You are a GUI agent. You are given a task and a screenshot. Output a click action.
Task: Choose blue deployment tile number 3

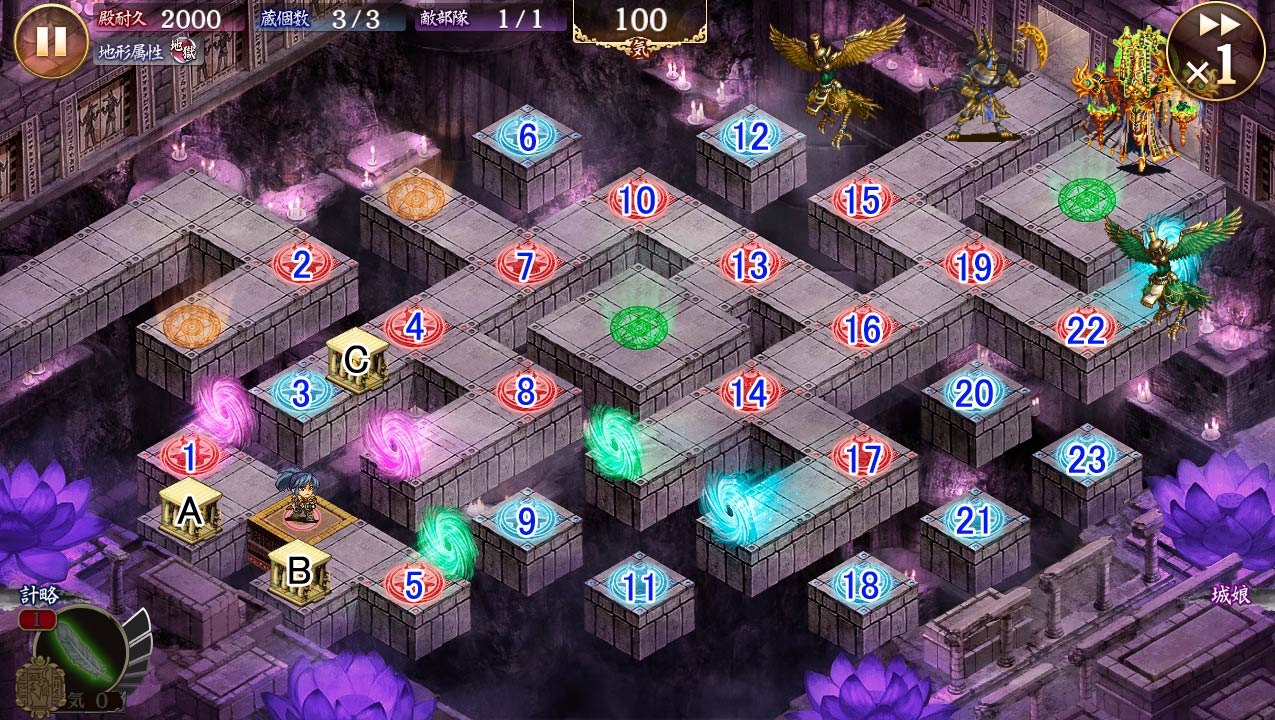pyautogui.click(x=301, y=393)
